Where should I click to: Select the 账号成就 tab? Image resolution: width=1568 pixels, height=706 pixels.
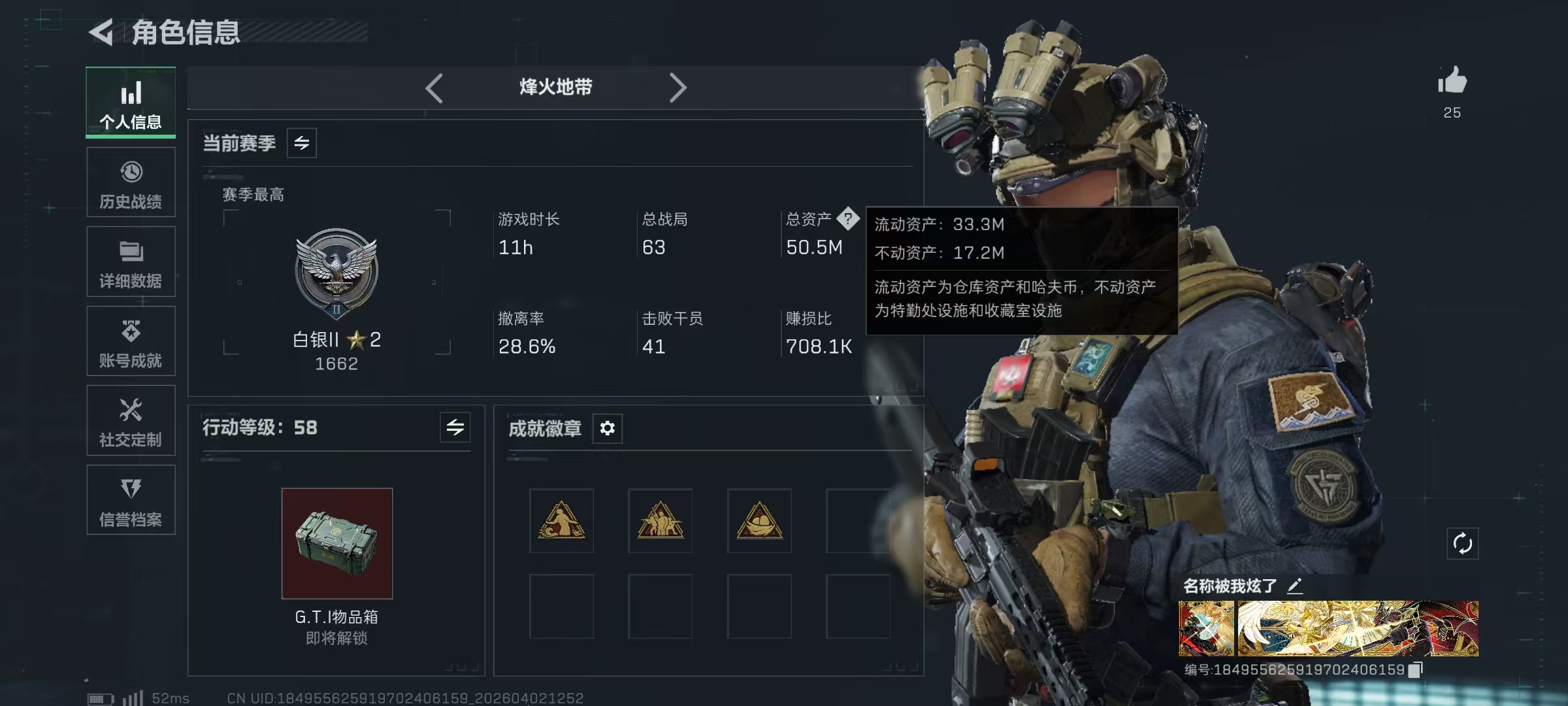[131, 341]
